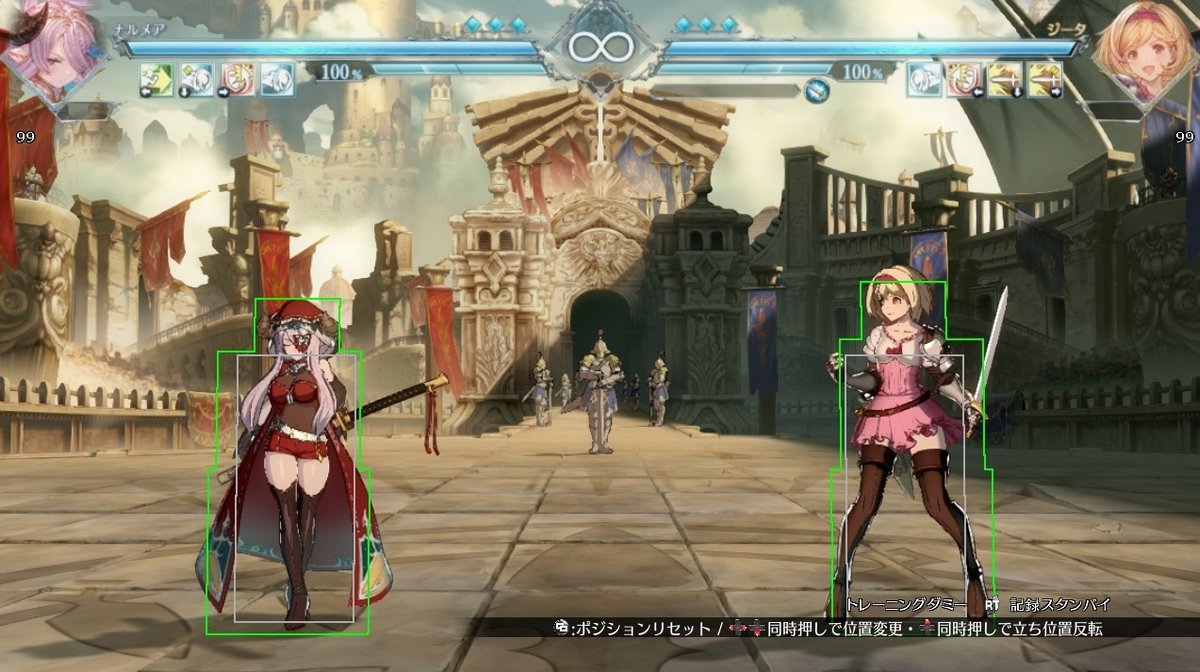Activate Narmaya's red skill icon
This screenshot has height=672, width=1200.
point(237,79)
